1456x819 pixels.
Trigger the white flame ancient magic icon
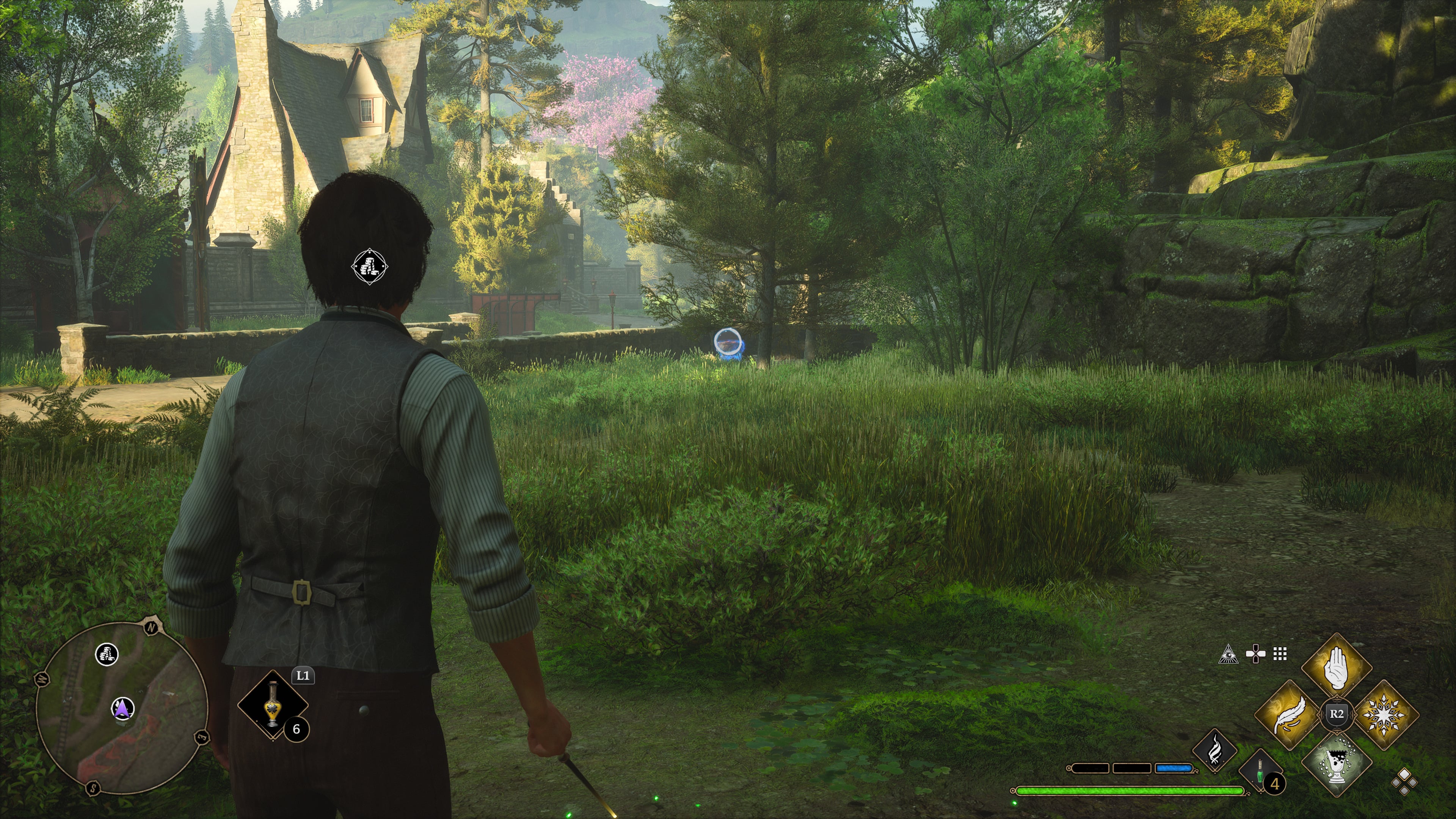click(1214, 750)
